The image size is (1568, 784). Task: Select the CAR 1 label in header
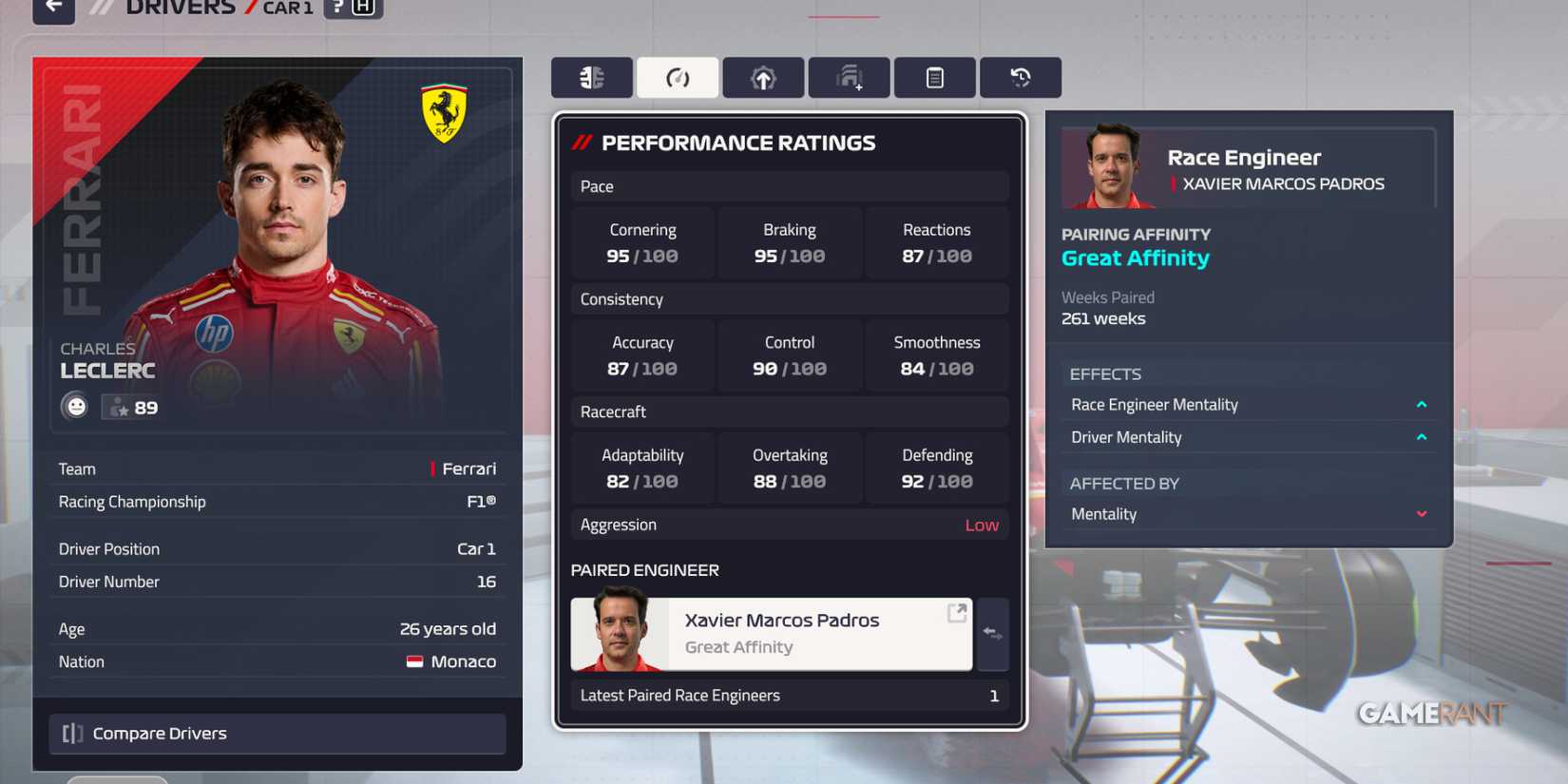pyautogui.click(x=286, y=9)
